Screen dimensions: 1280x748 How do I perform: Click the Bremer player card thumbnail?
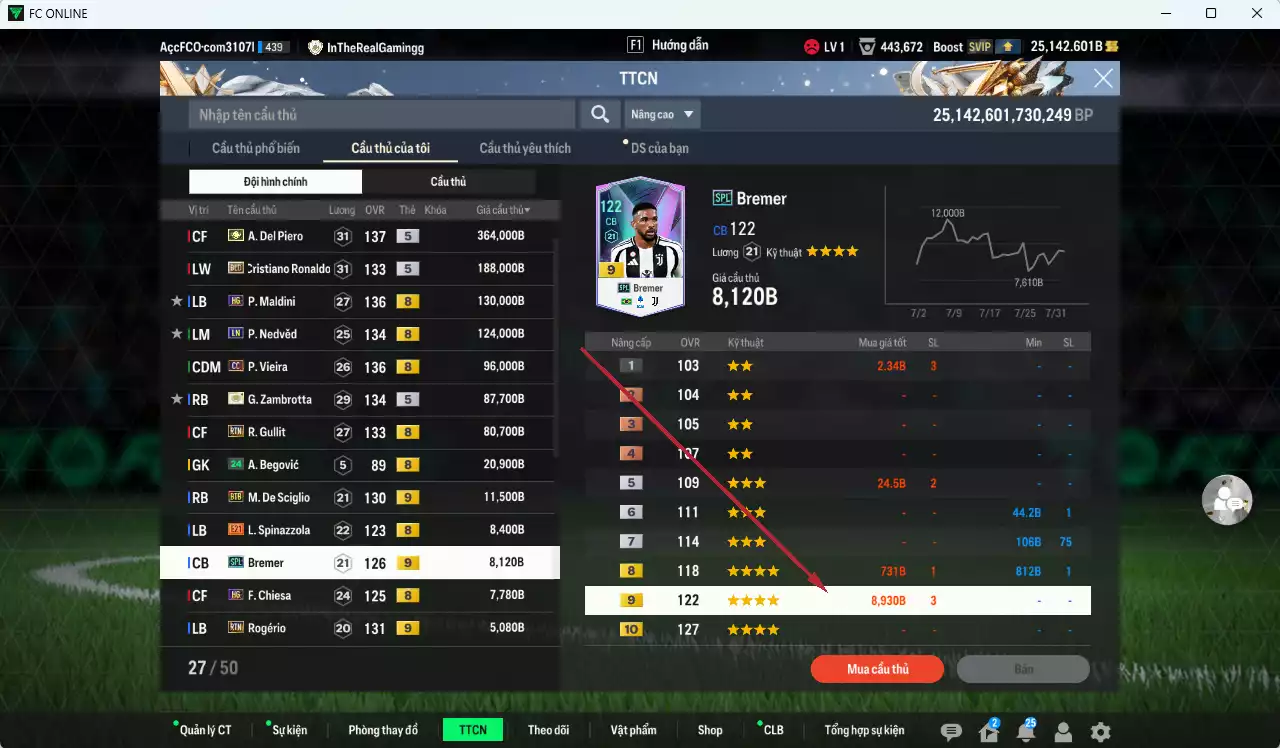tap(639, 243)
